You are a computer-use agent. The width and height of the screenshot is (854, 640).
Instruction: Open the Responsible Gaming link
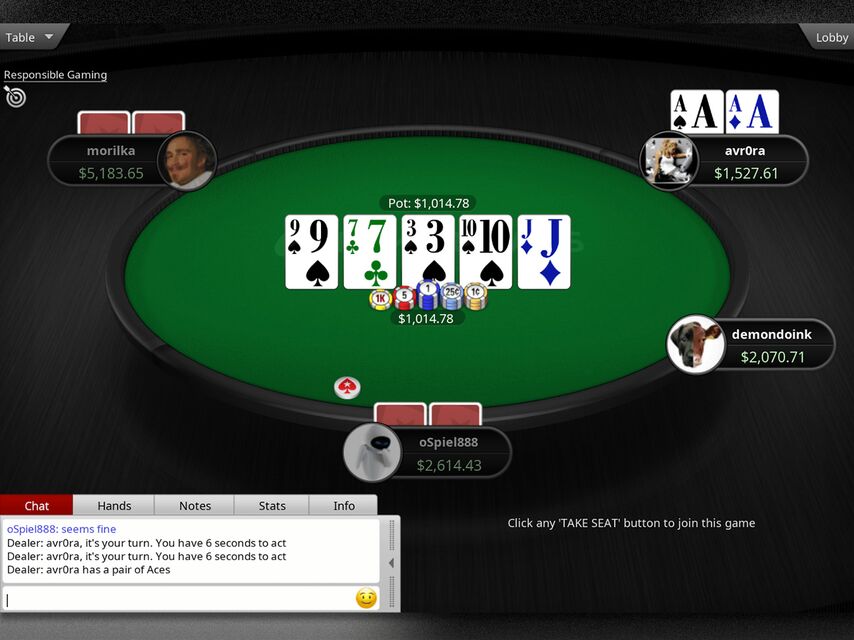[55, 75]
